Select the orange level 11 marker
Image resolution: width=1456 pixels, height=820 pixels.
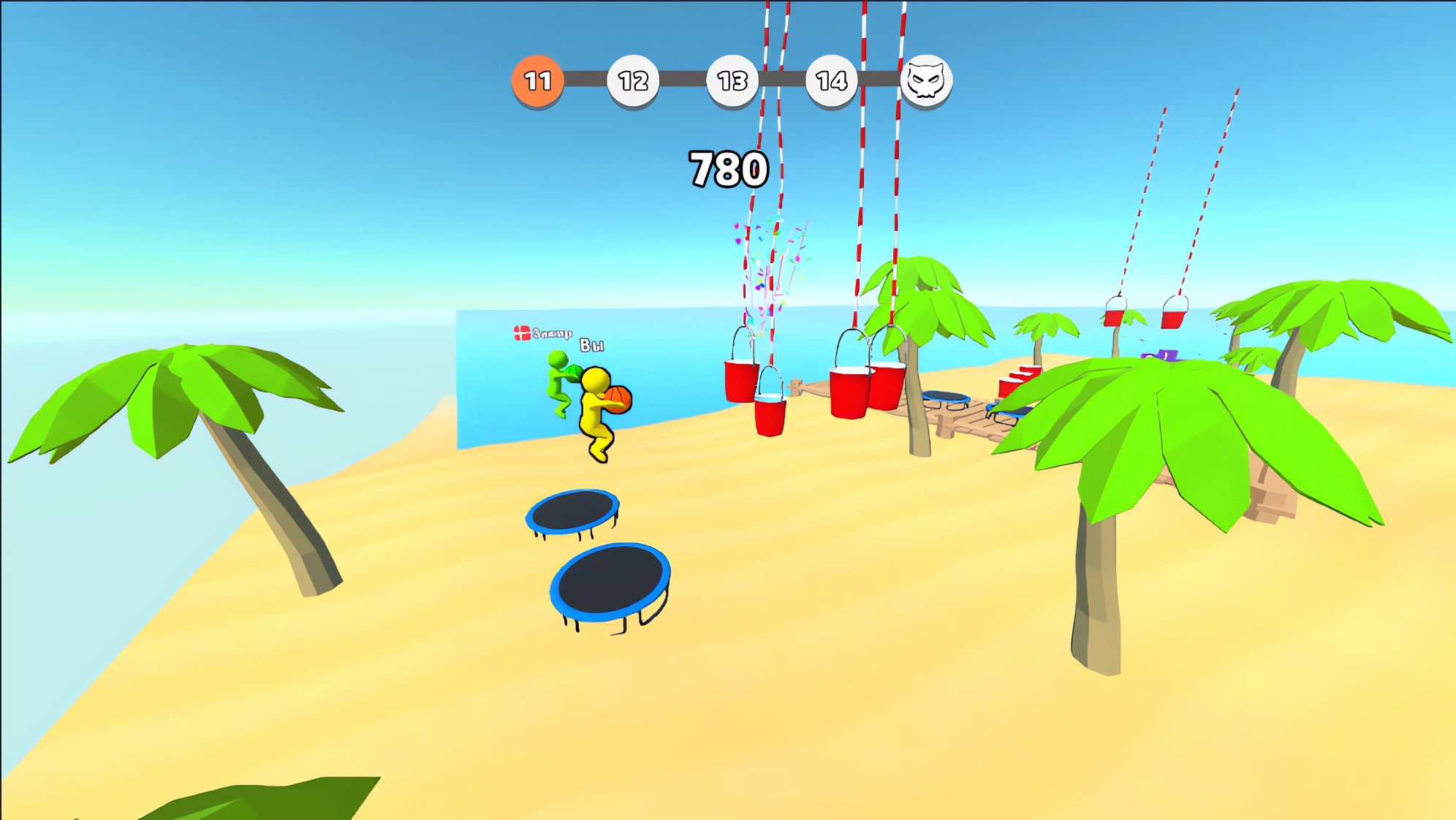coord(537,80)
